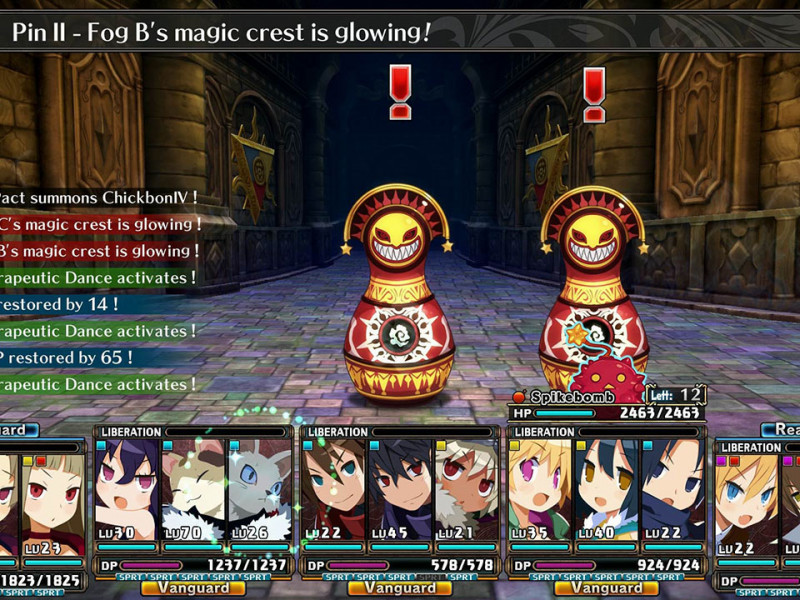Choose the LV 70 cat-like puppet portrait
Image resolution: width=800 pixels, height=600 pixels.
point(194,490)
